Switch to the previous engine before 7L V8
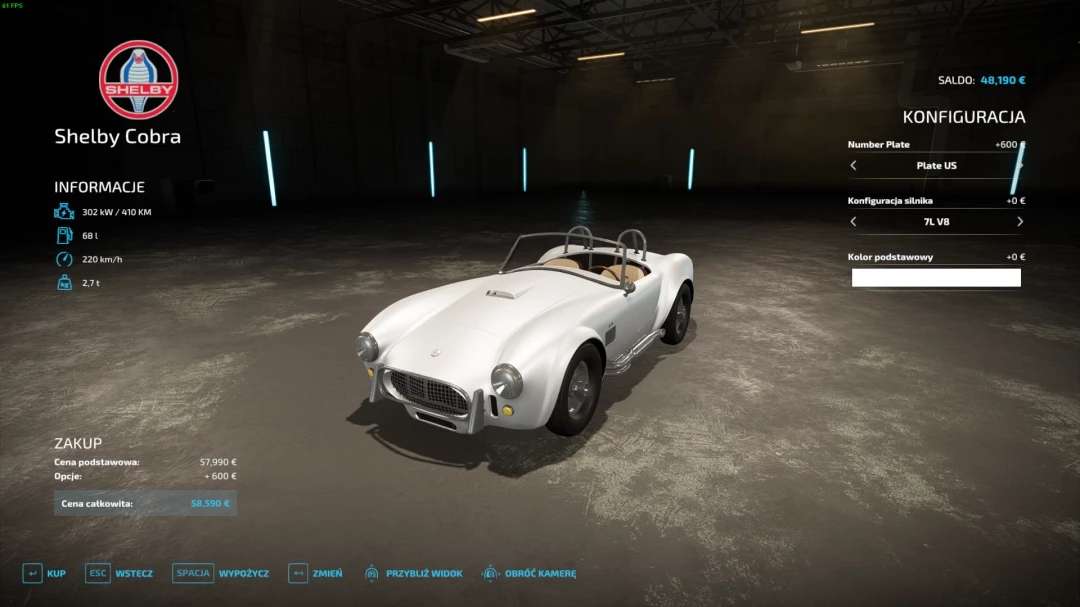The height and width of the screenshot is (607, 1080). pyautogui.click(x=853, y=221)
